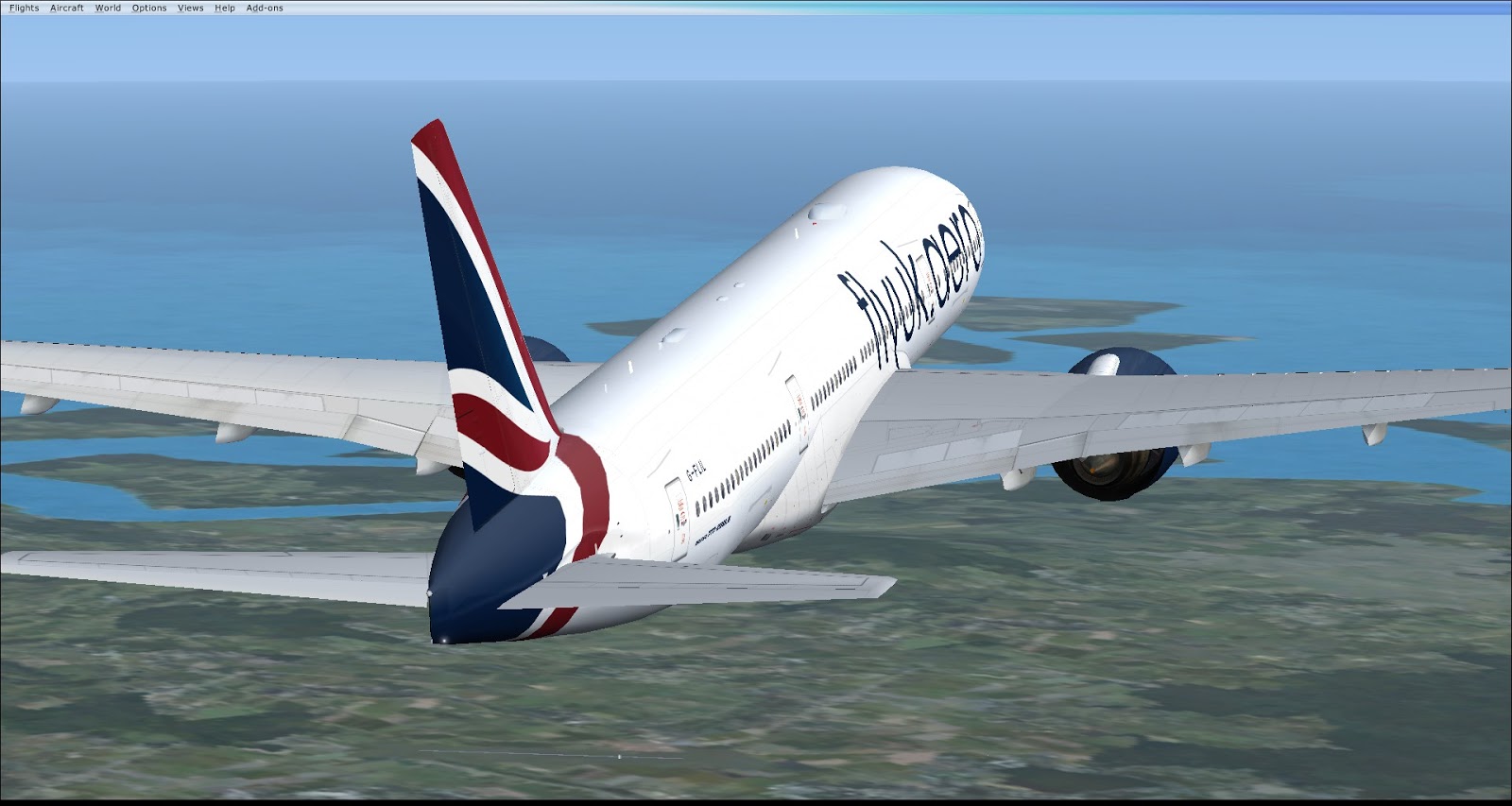
Task: Open the Aircraft menu
Action: [67, 9]
